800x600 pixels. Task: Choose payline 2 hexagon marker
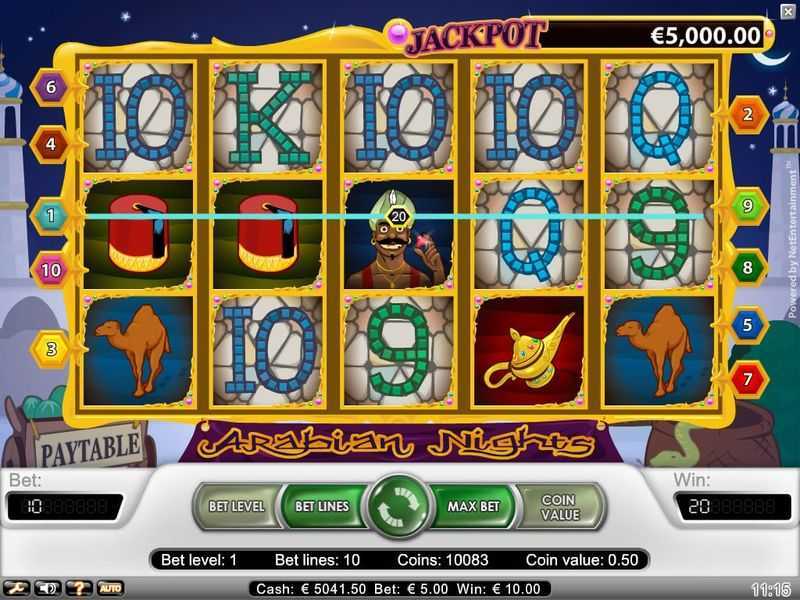click(748, 115)
